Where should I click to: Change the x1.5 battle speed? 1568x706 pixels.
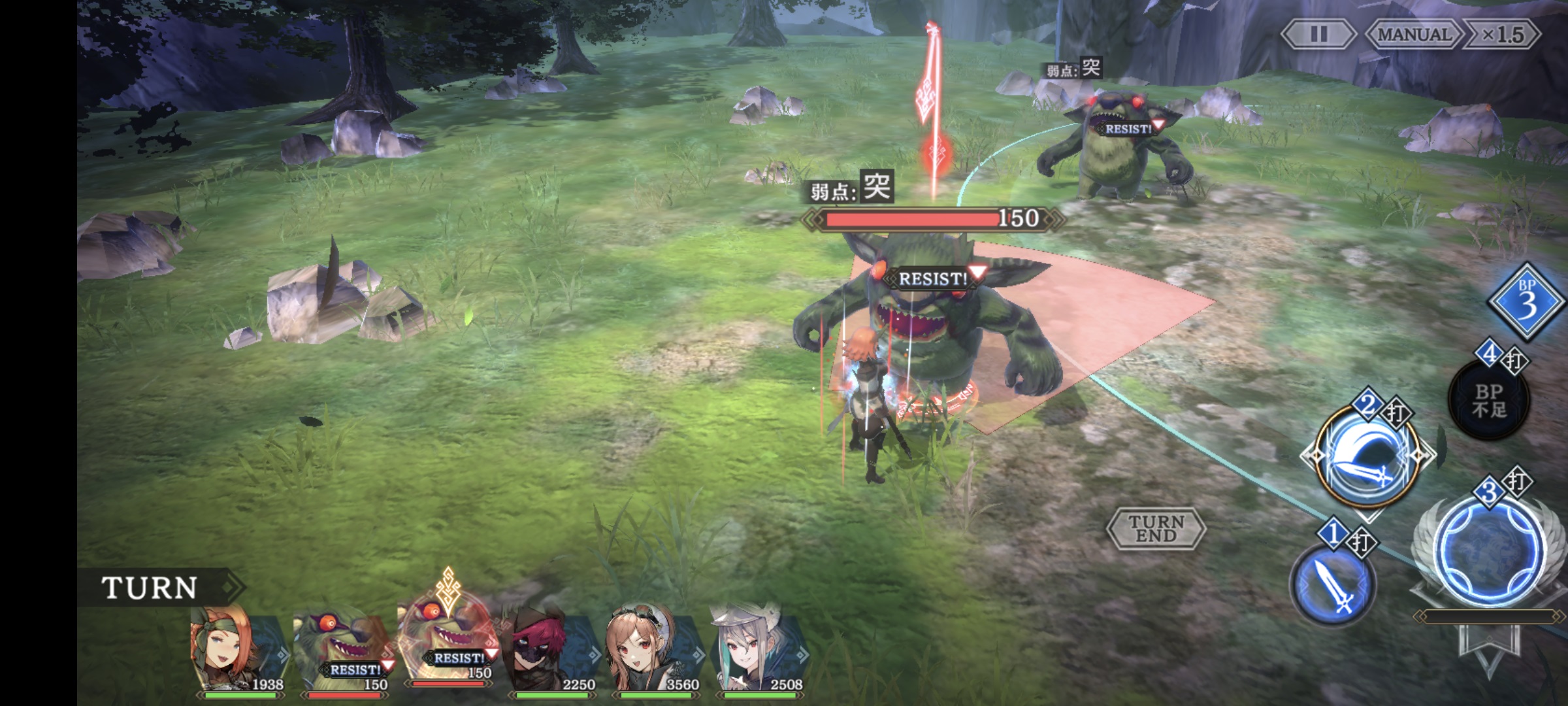pos(1503,34)
